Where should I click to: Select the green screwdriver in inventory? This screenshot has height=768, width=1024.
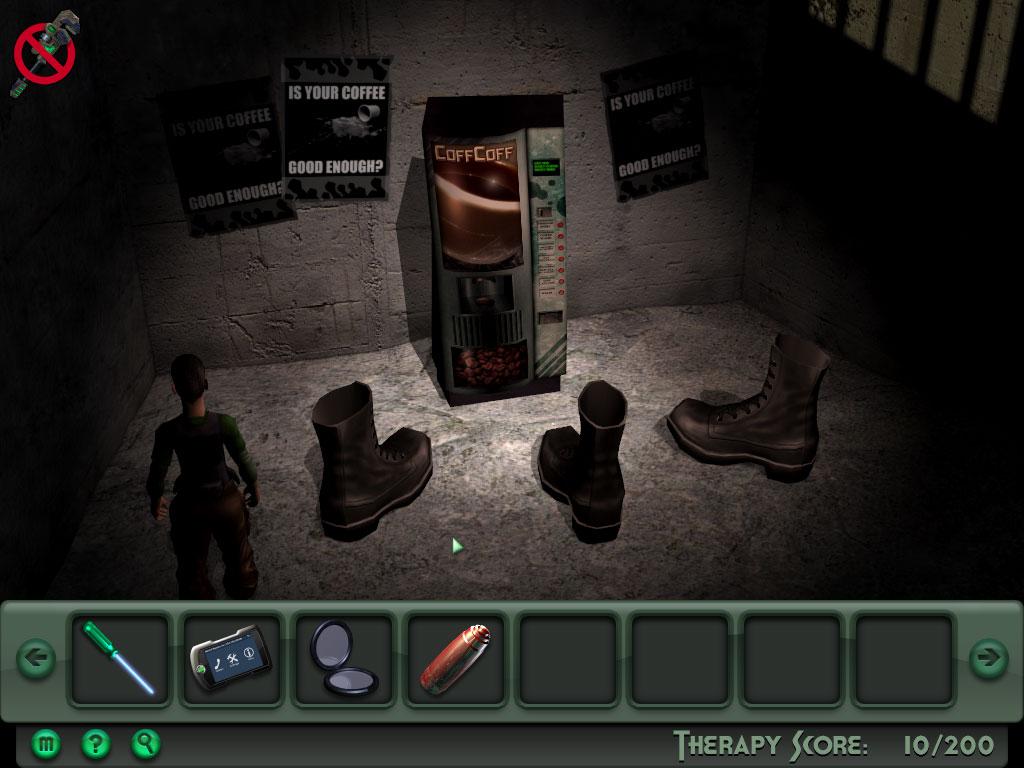point(119,658)
